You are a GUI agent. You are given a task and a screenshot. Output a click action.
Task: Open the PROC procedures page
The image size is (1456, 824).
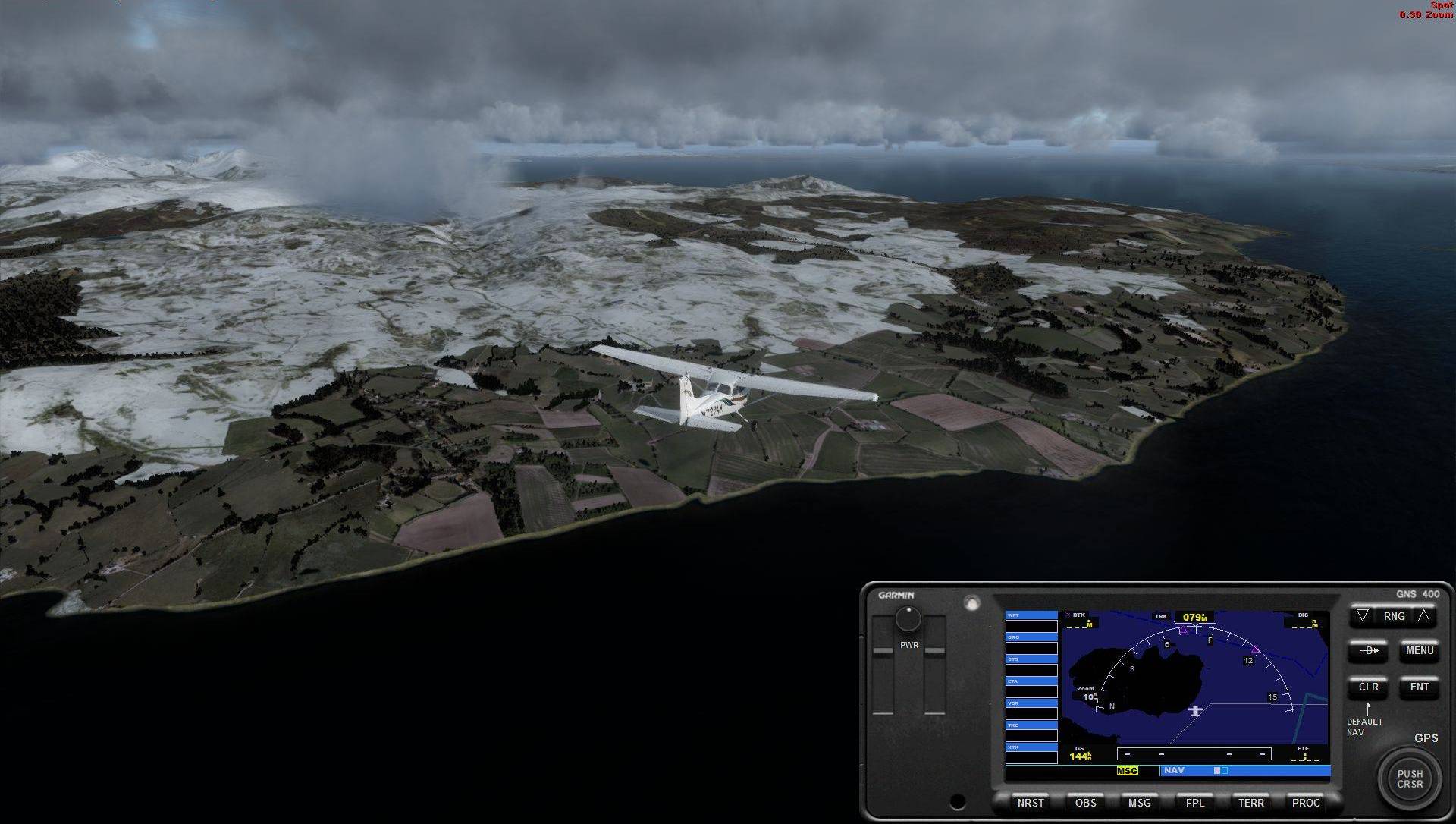point(1305,803)
